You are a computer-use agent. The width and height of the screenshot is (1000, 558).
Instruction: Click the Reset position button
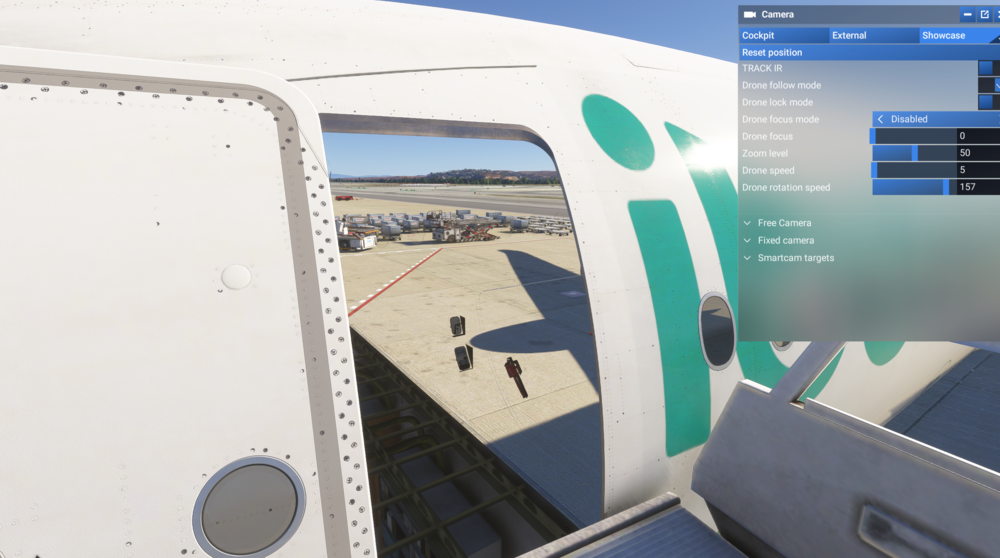click(x=868, y=52)
